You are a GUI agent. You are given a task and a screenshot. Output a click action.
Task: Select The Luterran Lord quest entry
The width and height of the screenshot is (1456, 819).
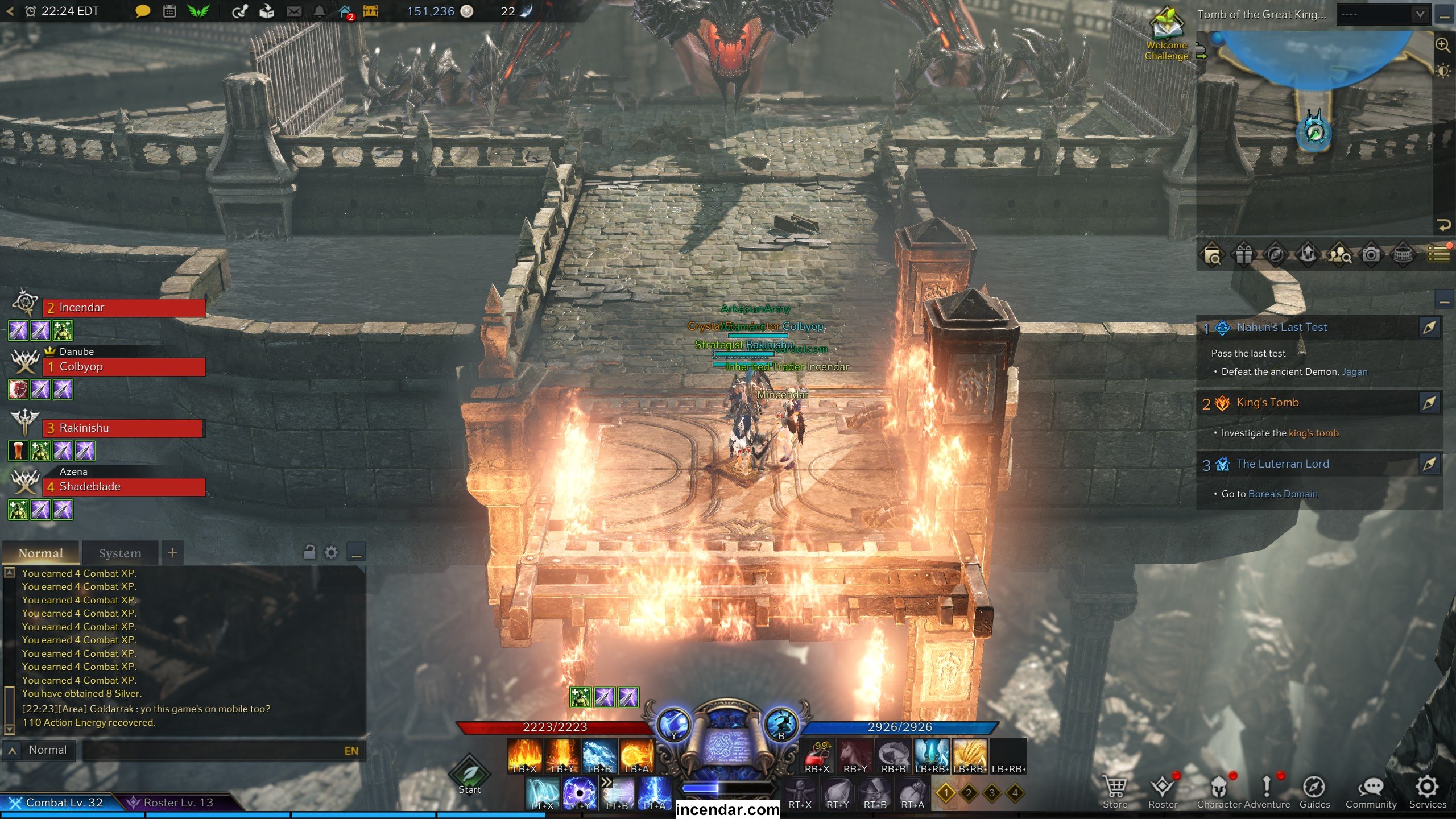click(1283, 464)
